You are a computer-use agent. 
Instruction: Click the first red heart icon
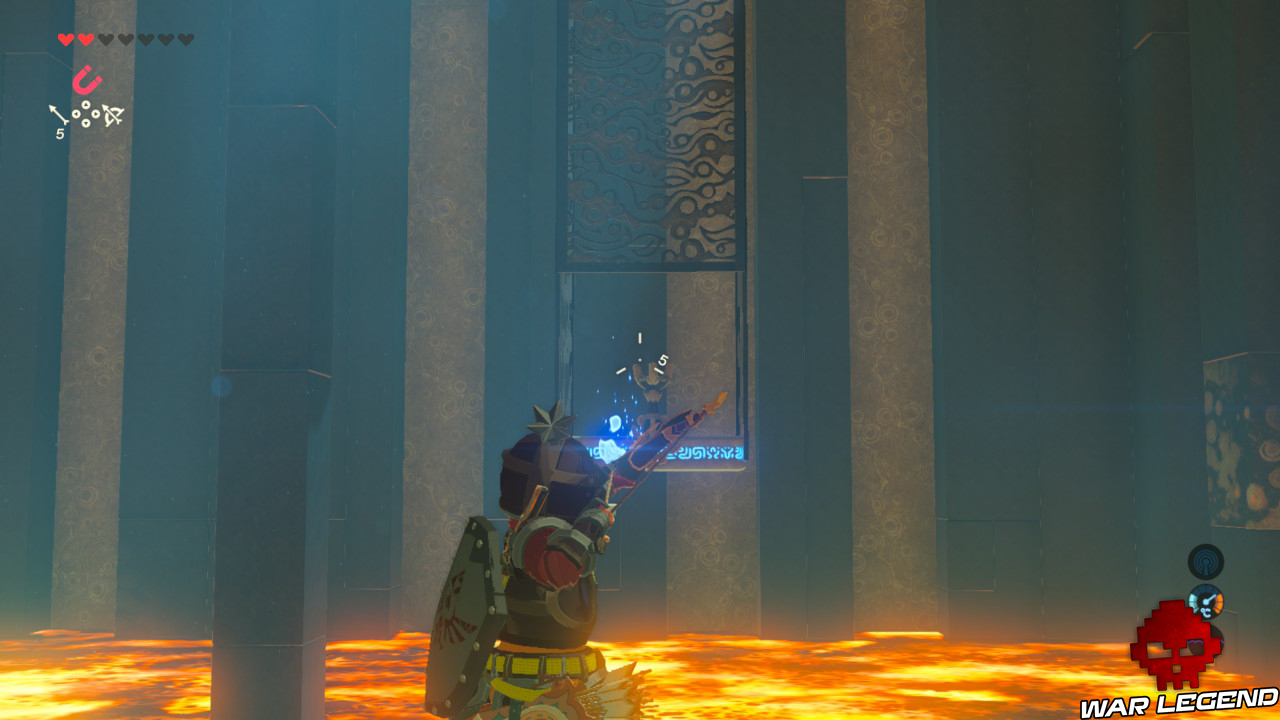coord(66,38)
